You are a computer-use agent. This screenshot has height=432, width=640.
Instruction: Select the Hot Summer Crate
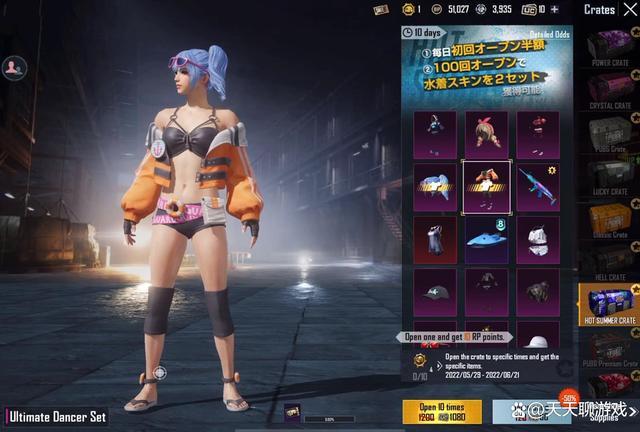(x=609, y=305)
